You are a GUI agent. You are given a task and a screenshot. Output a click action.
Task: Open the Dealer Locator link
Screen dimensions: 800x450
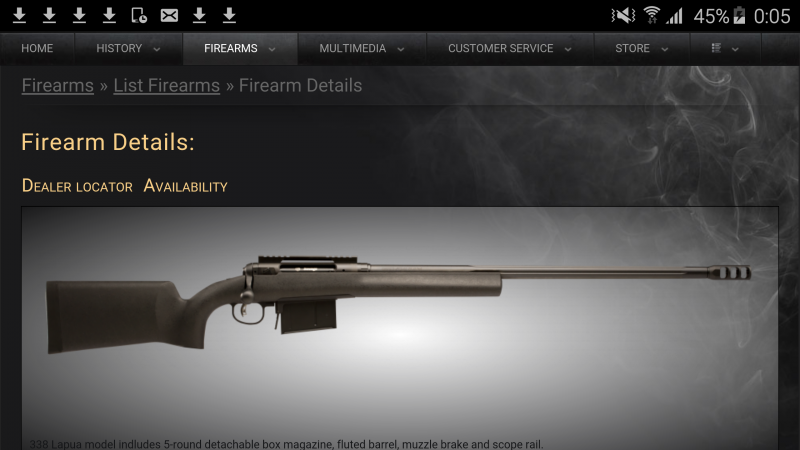pyautogui.click(x=77, y=186)
